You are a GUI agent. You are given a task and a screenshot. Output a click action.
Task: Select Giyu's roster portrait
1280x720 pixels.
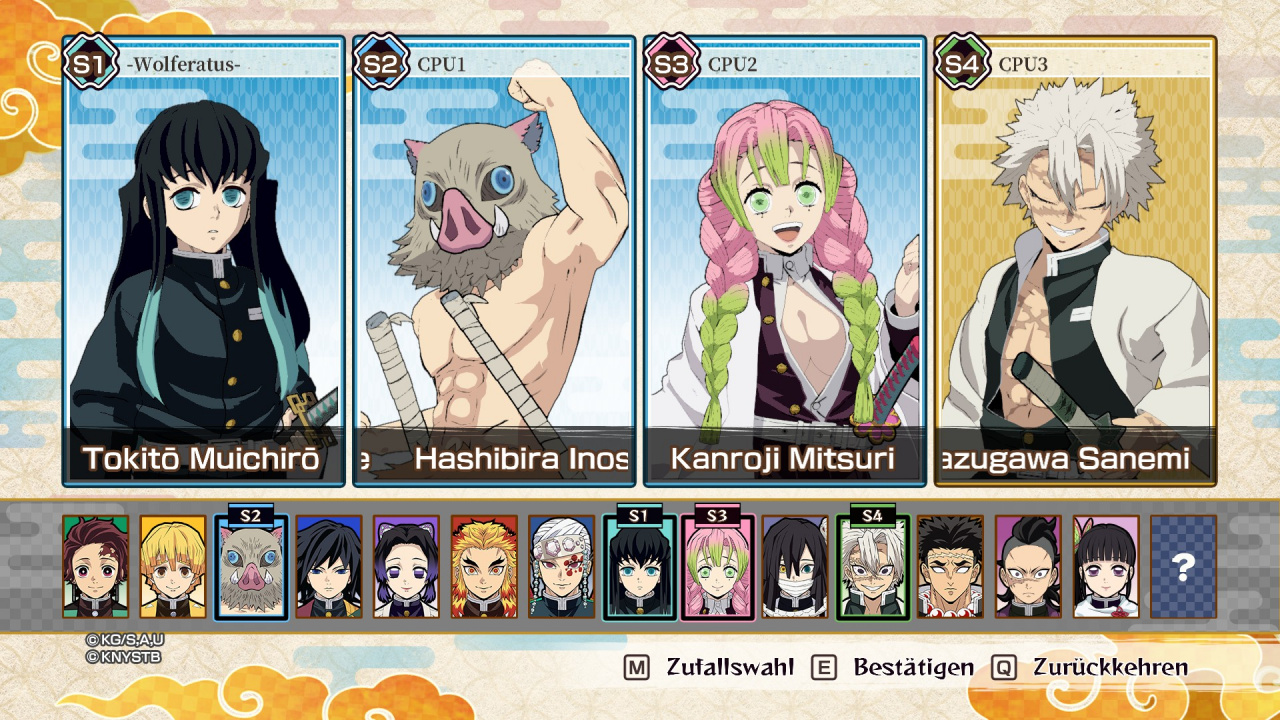pyautogui.click(x=329, y=567)
